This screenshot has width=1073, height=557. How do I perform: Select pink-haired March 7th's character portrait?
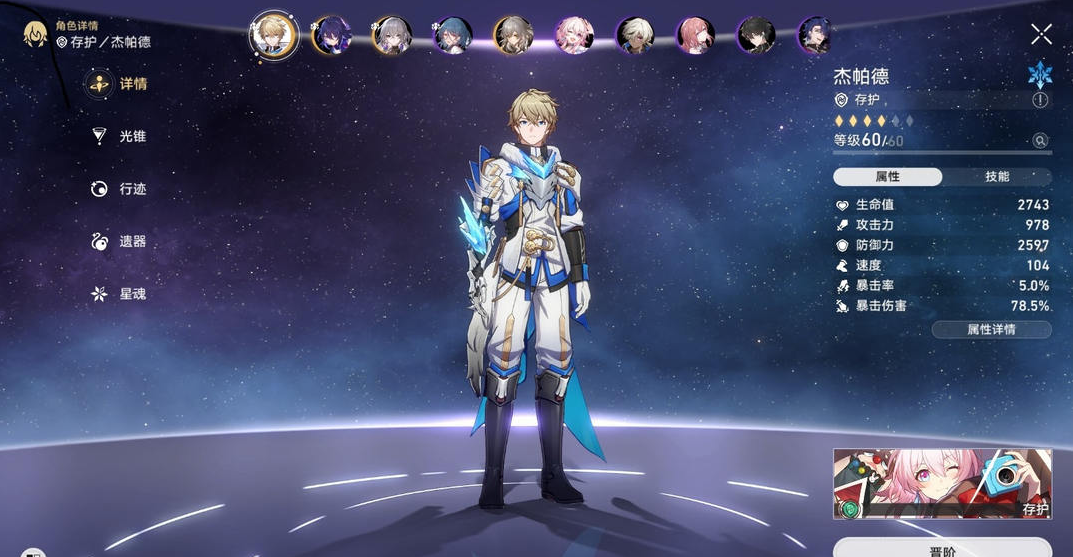pos(574,35)
